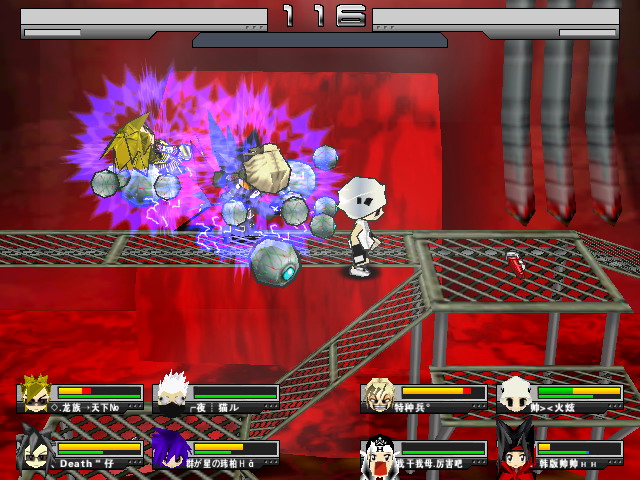Image resolution: width=640 pixels, height=480 pixels.
Task: Choose the Death player's black-haired portrait
Action: (35, 449)
